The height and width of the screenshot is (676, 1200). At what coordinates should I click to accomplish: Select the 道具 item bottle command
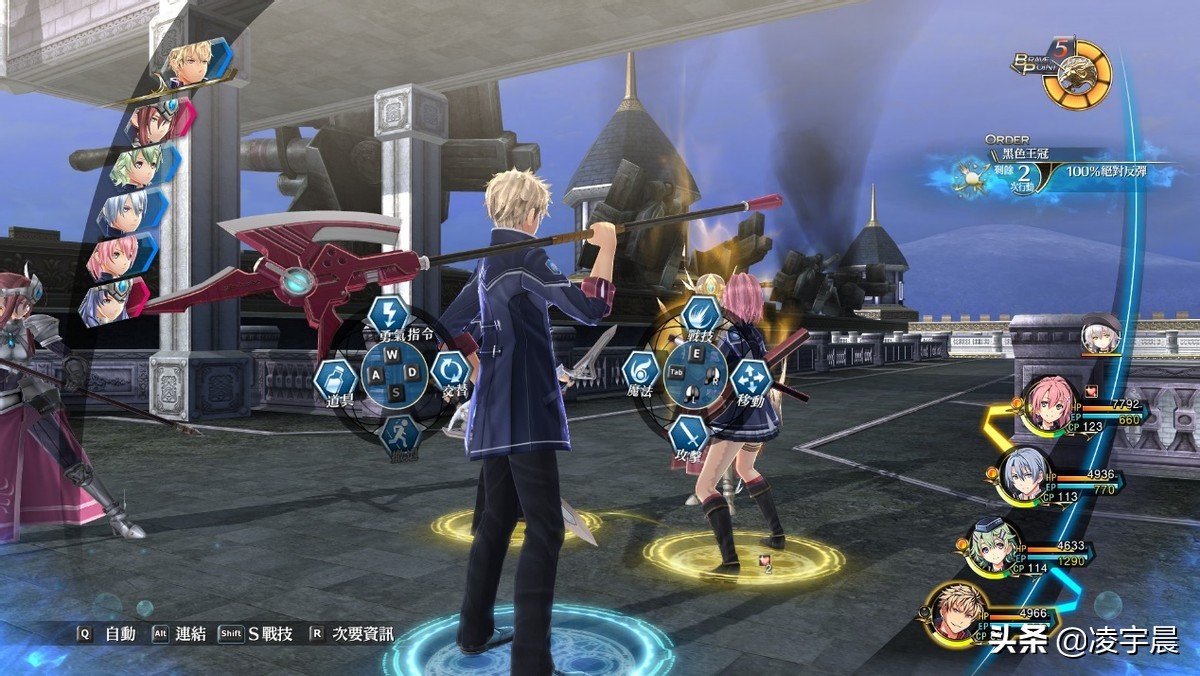pyautogui.click(x=335, y=380)
